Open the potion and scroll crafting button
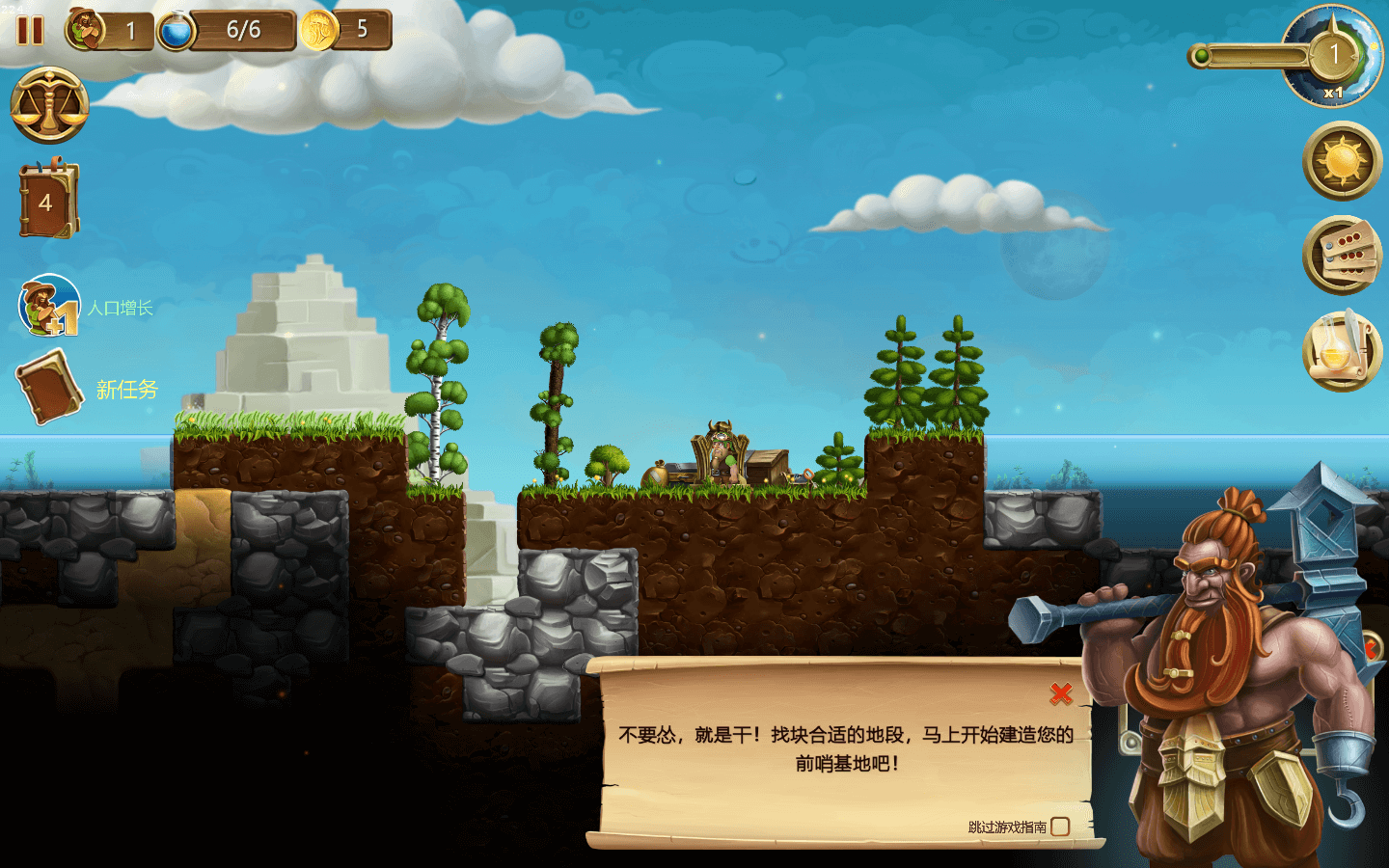Viewport: 1389px width, 868px height. click(1342, 351)
